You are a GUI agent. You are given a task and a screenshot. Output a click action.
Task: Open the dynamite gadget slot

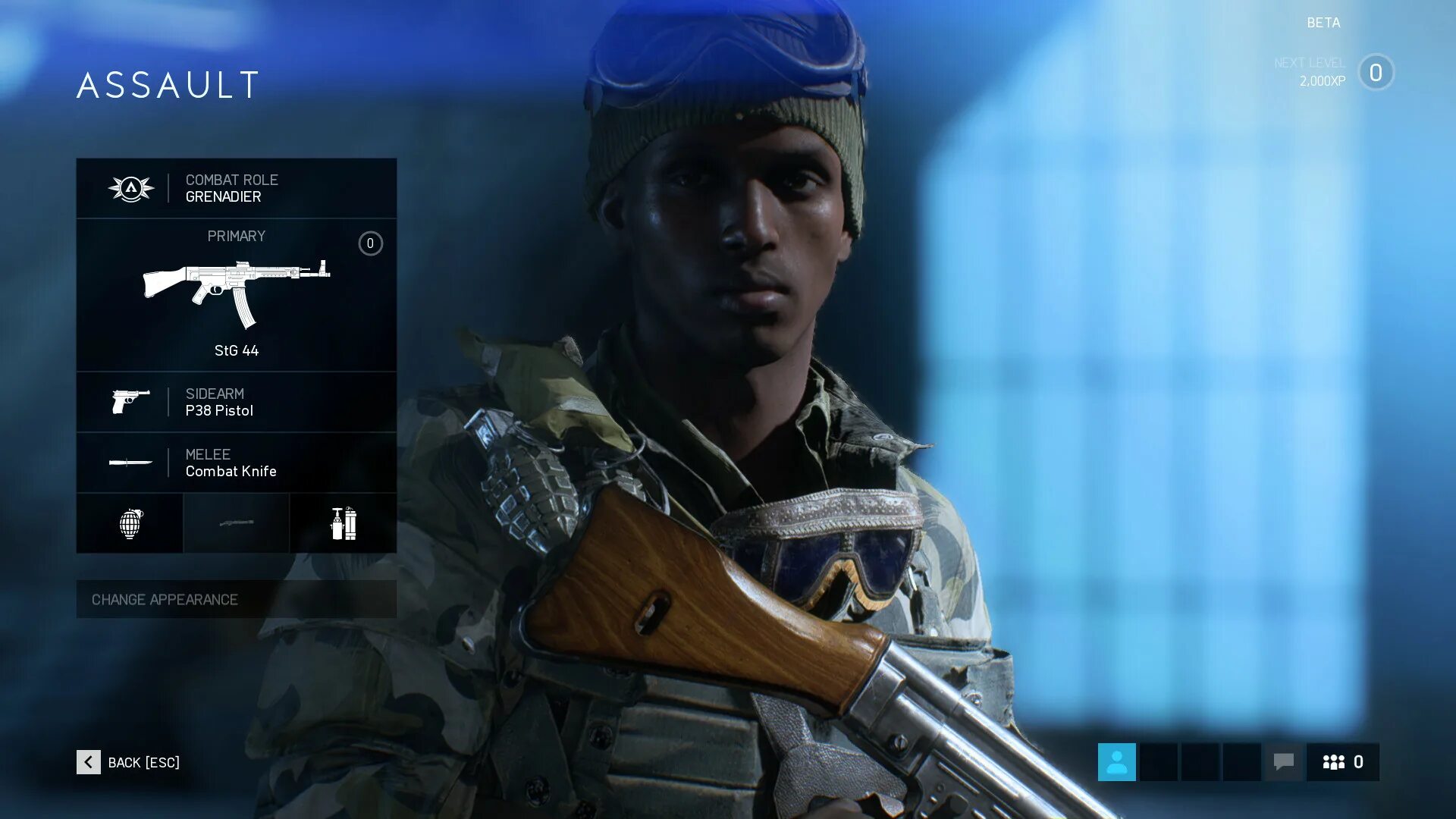(343, 523)
